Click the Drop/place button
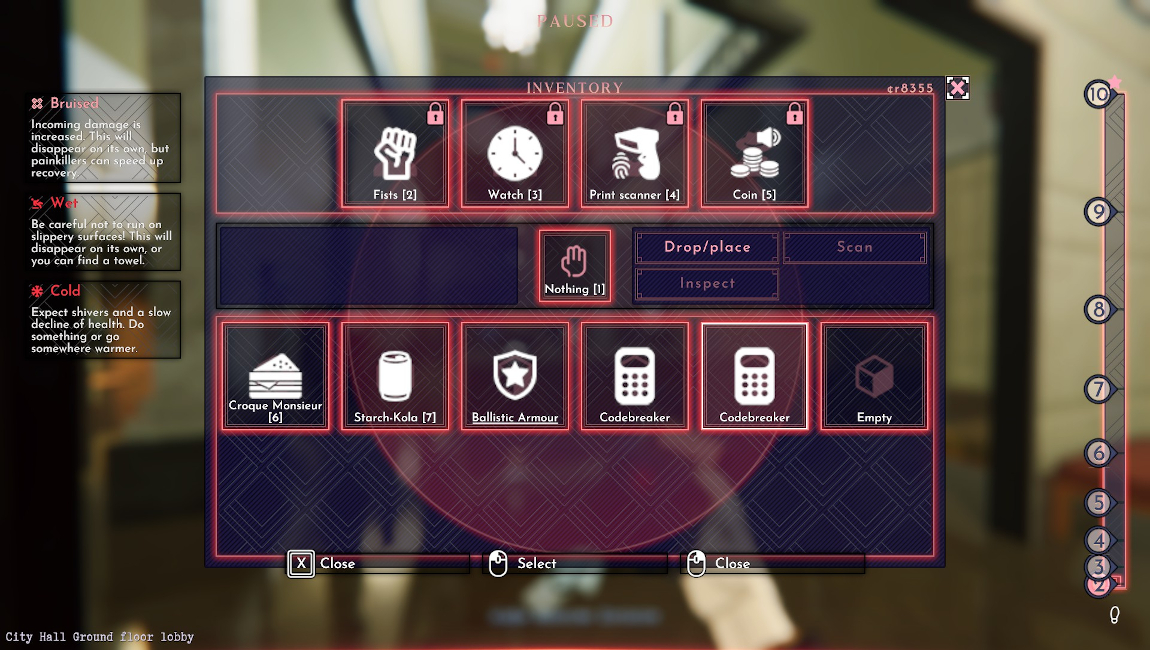 pos(707,247)
